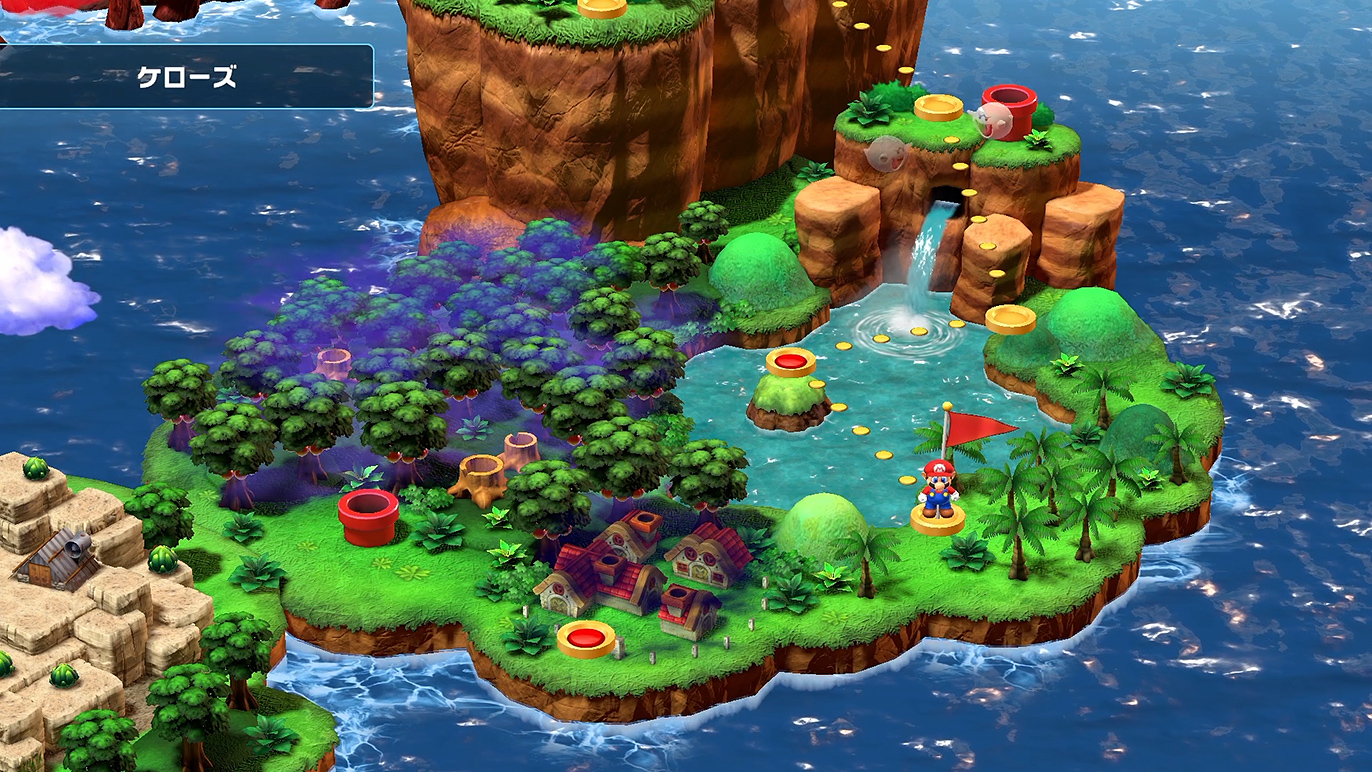Select the yellow node atop the tall cliff
This screenshot has height=772, width=1372.
tap(602, 7)
